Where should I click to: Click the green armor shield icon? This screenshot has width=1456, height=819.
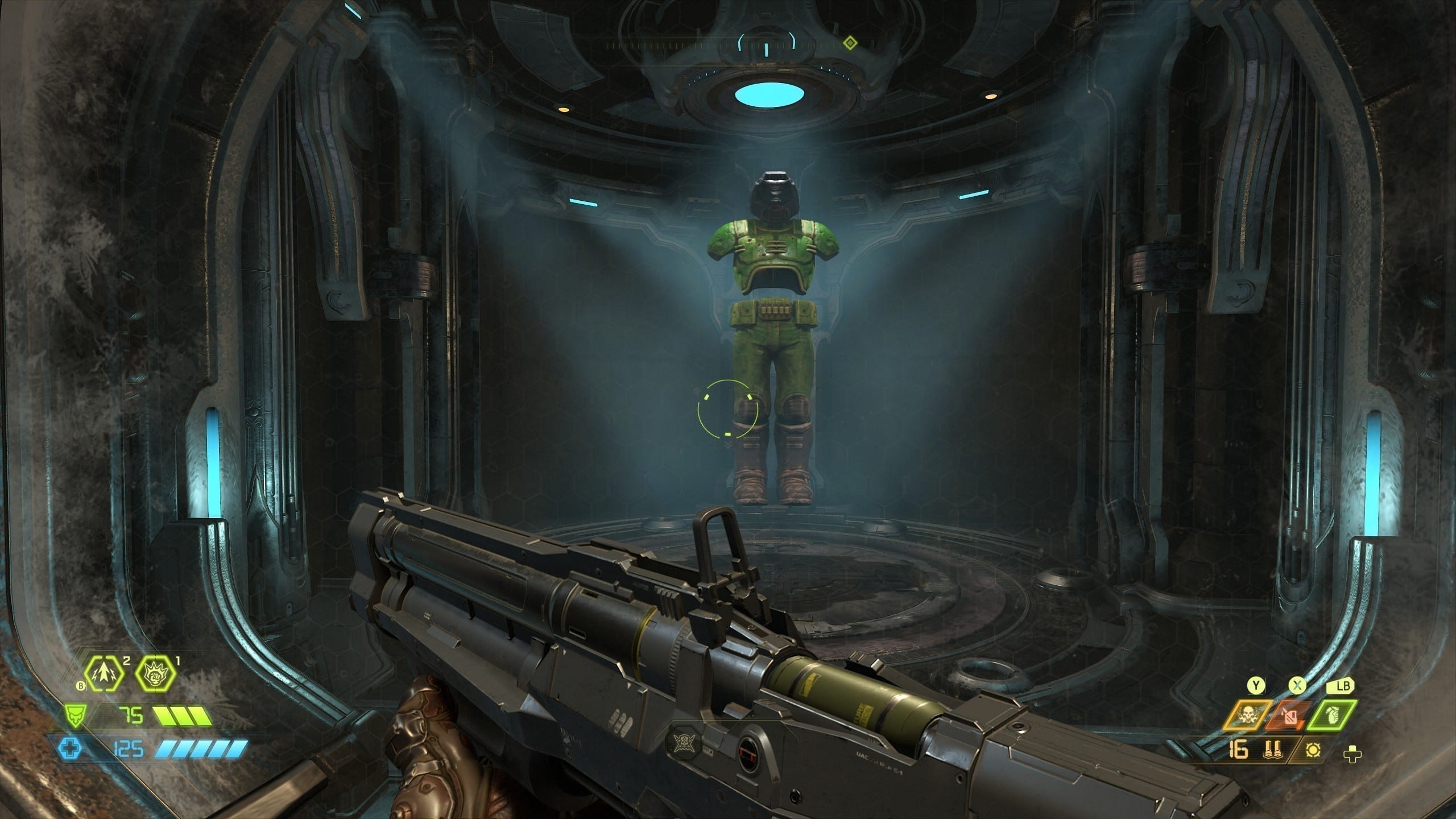click(73, 716)
